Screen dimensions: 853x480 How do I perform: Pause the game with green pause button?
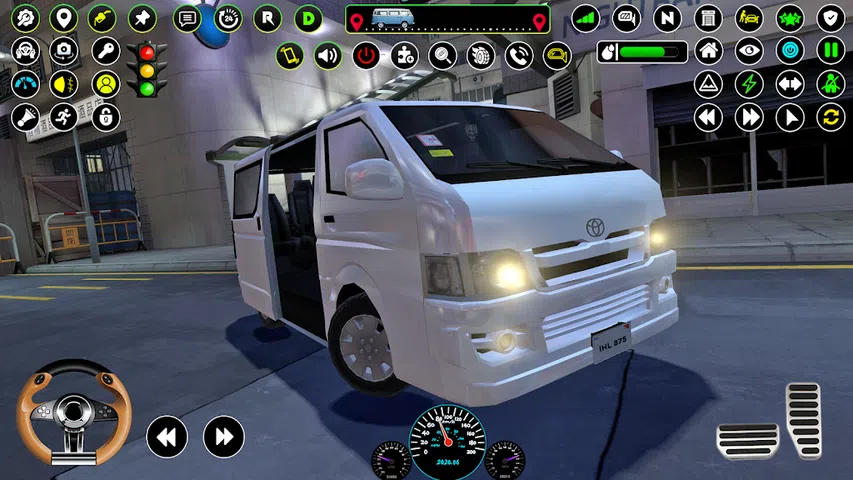[830, 50]
